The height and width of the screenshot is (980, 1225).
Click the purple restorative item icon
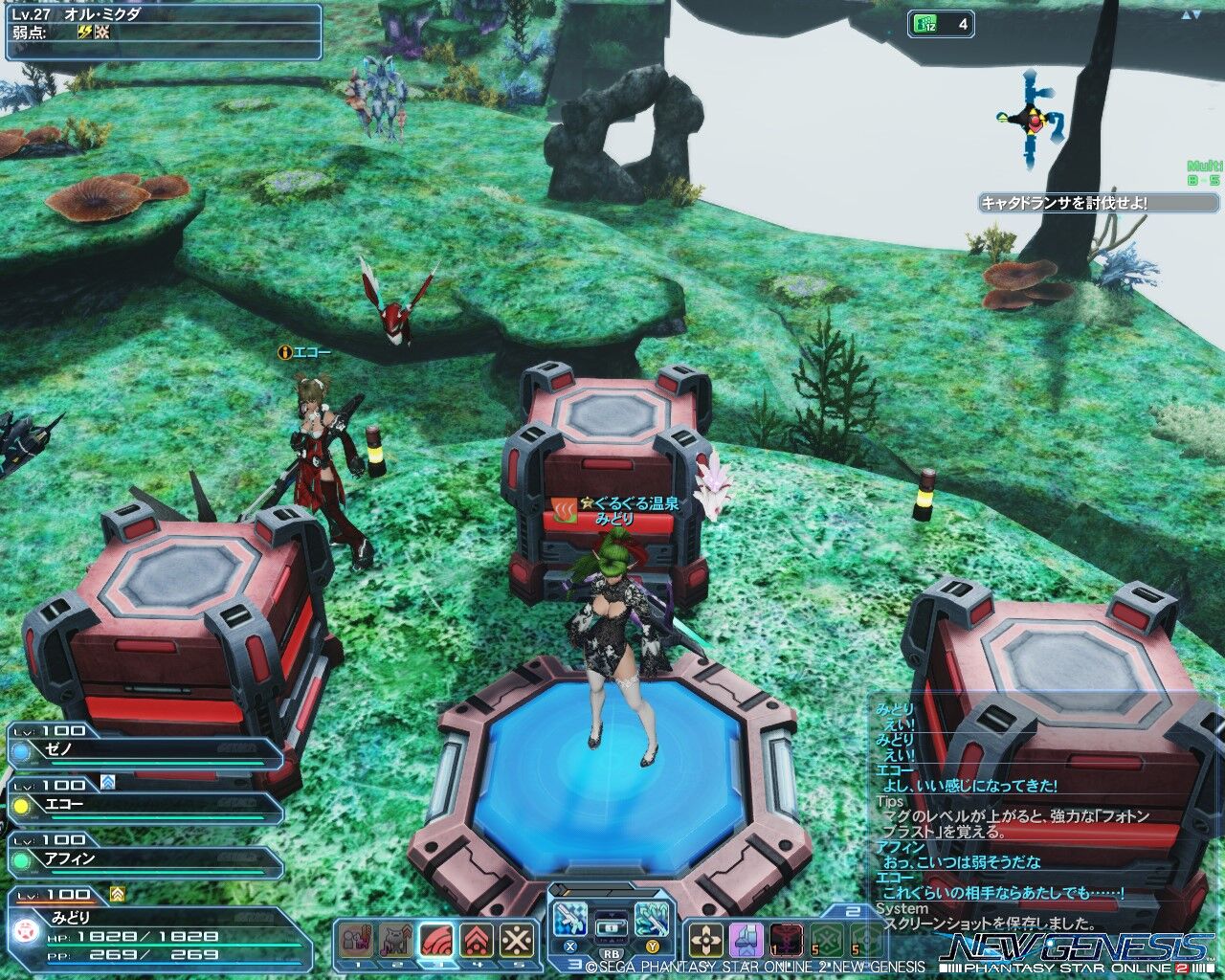[745, 940]
